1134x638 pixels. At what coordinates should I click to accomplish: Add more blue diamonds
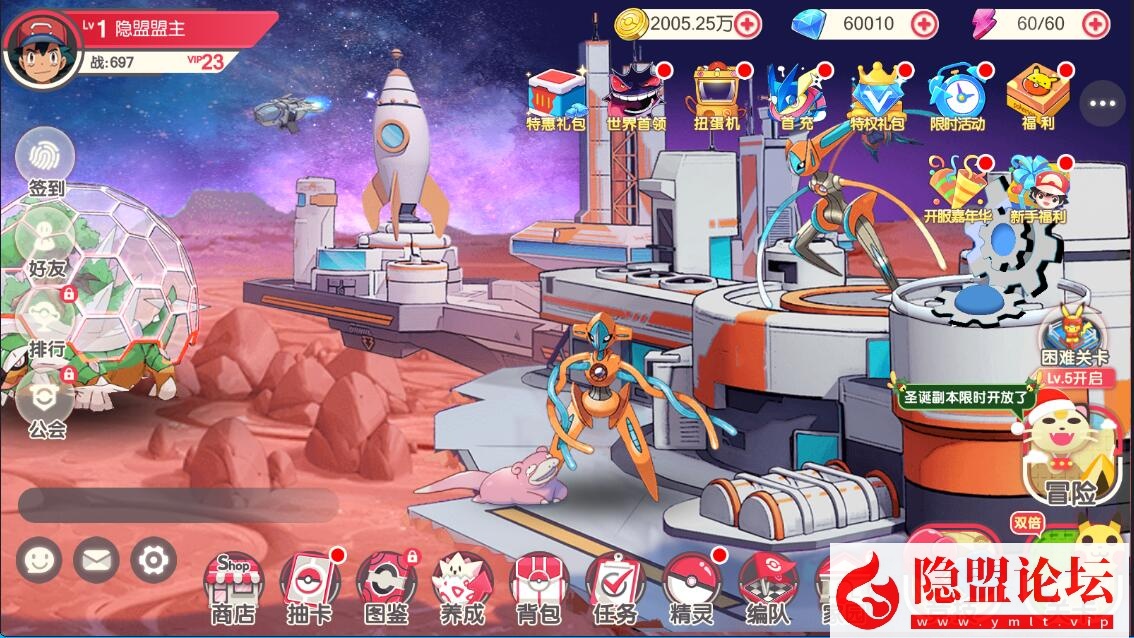pos(925,24)
